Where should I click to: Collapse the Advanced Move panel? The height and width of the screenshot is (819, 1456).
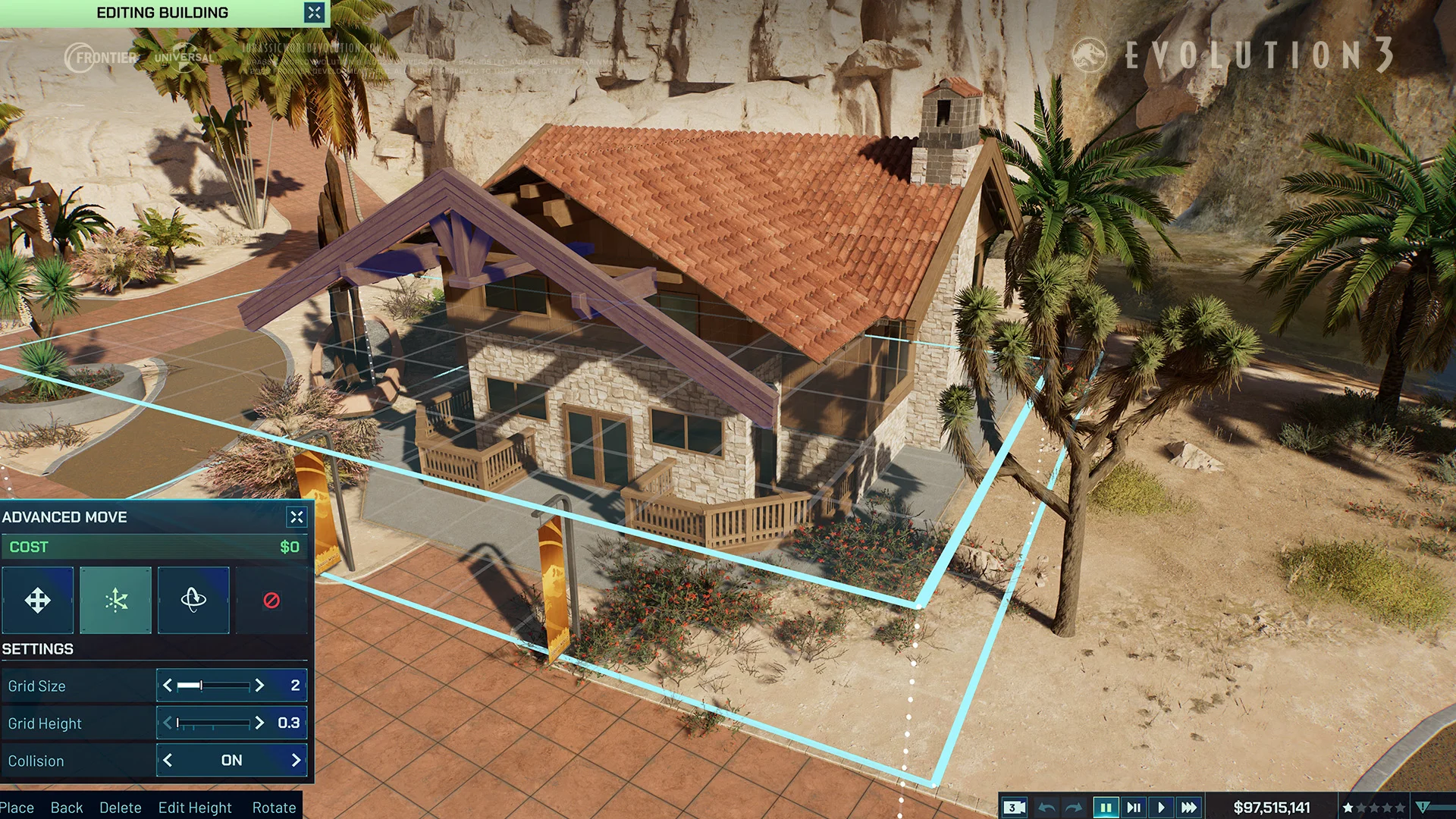point(296,517)
